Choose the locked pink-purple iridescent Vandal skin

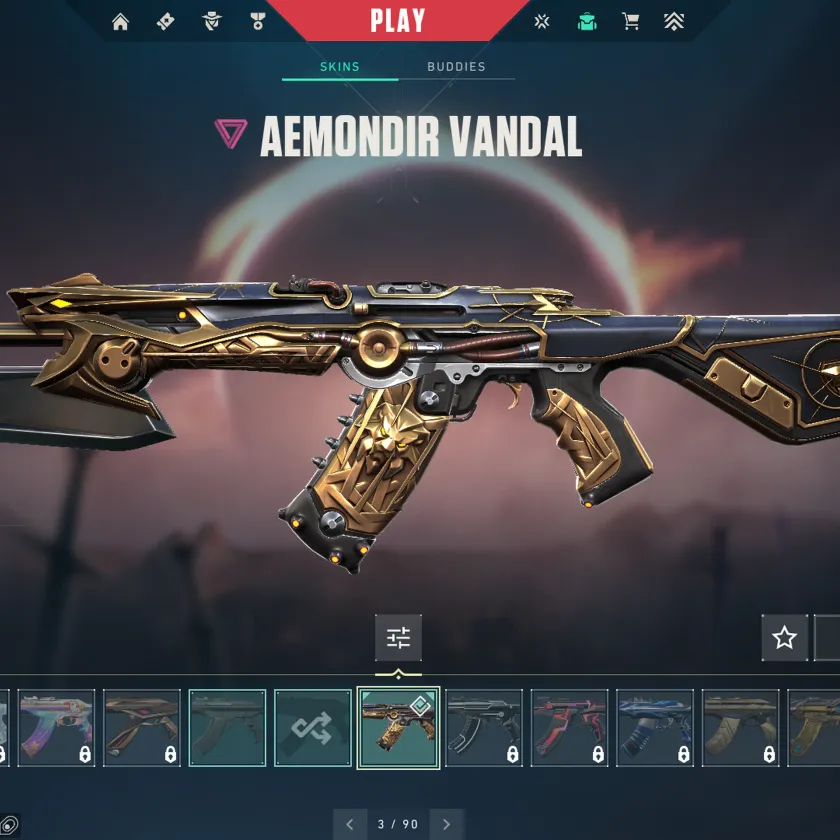coord(56,727)
